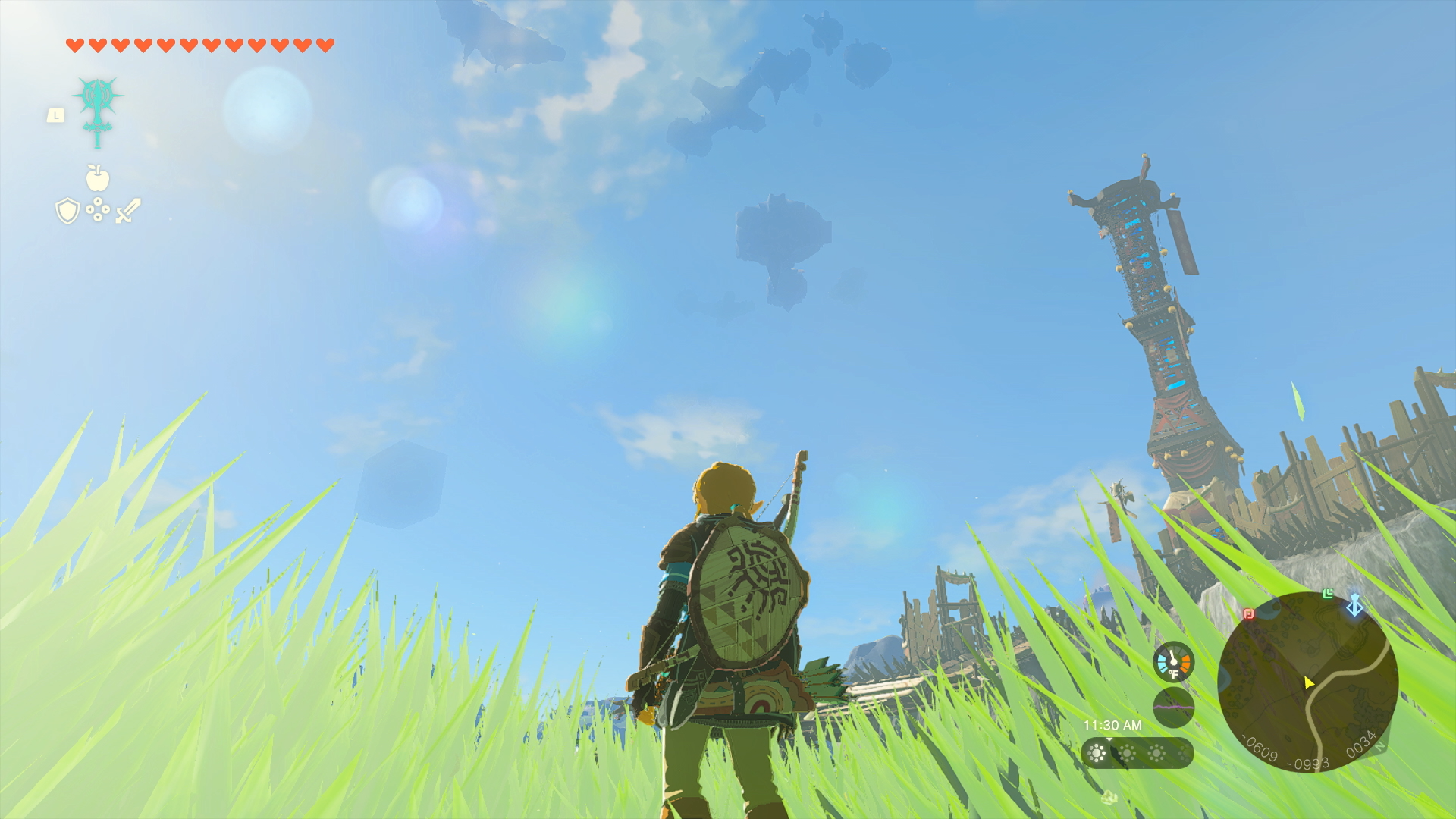
Task: Click the 11:30 AM time display
Action: coord(1113,725)
